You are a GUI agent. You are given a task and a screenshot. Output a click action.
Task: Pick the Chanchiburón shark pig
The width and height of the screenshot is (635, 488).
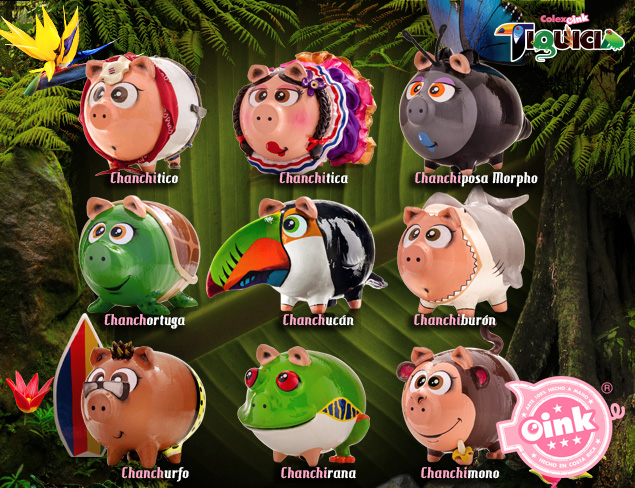460,254
